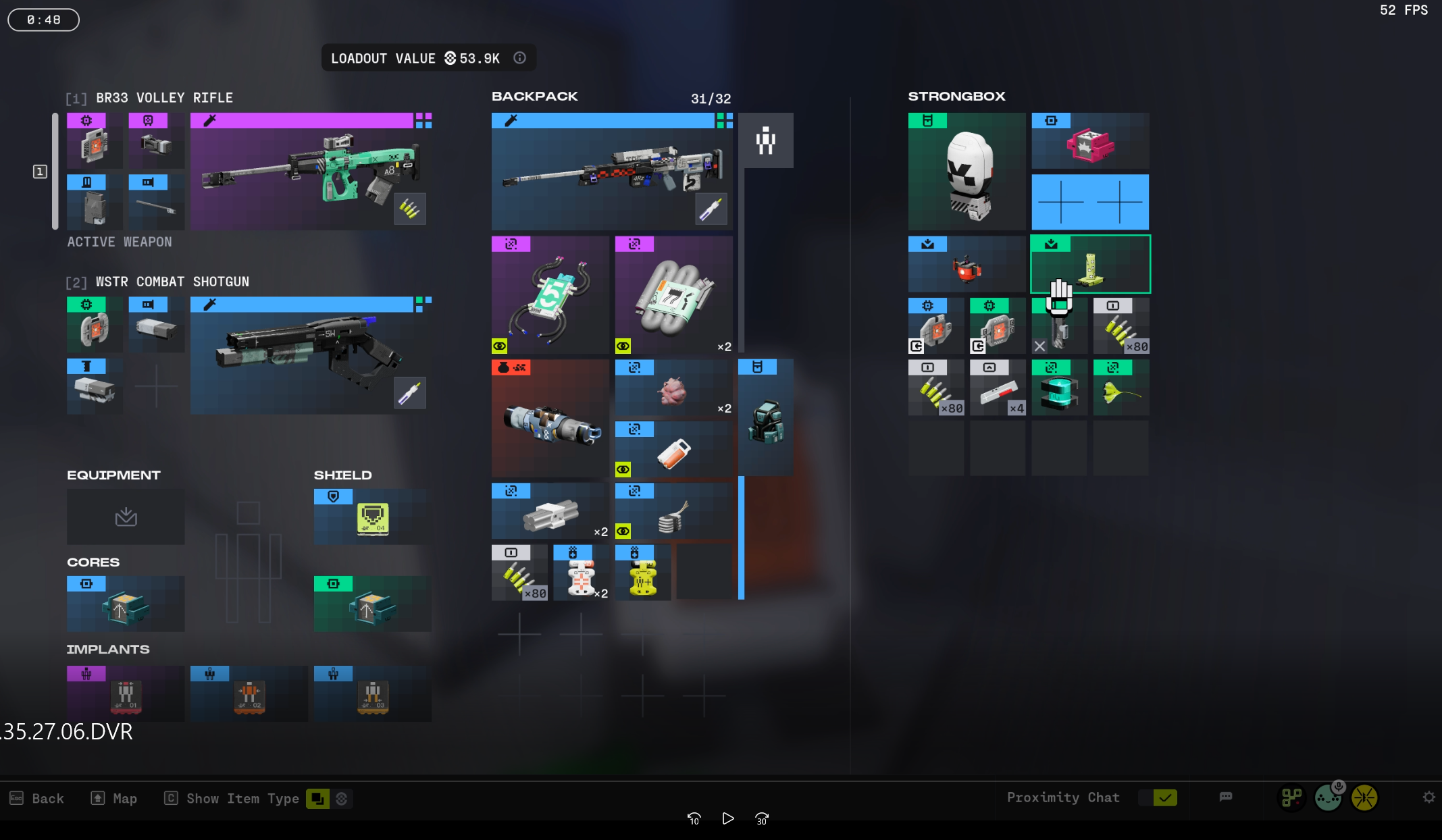This screenshot has width=1442, height=840.
Task: Select the number 5 cable item
Action: [x=550, y=295]
